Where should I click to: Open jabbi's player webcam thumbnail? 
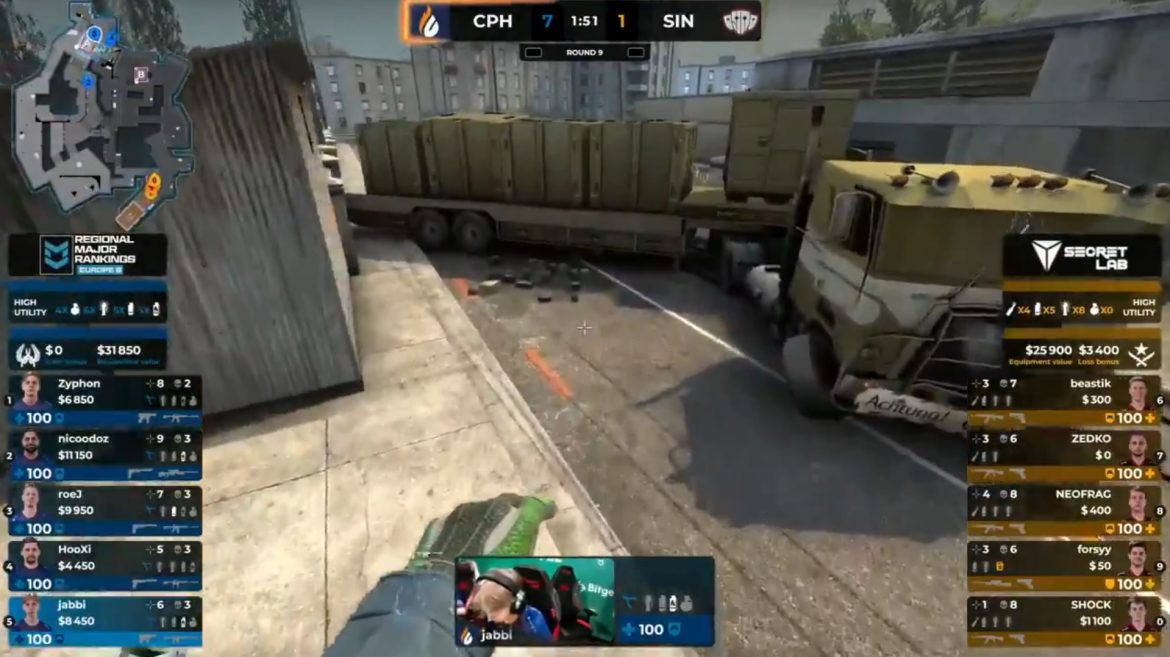tap(534, 600)
